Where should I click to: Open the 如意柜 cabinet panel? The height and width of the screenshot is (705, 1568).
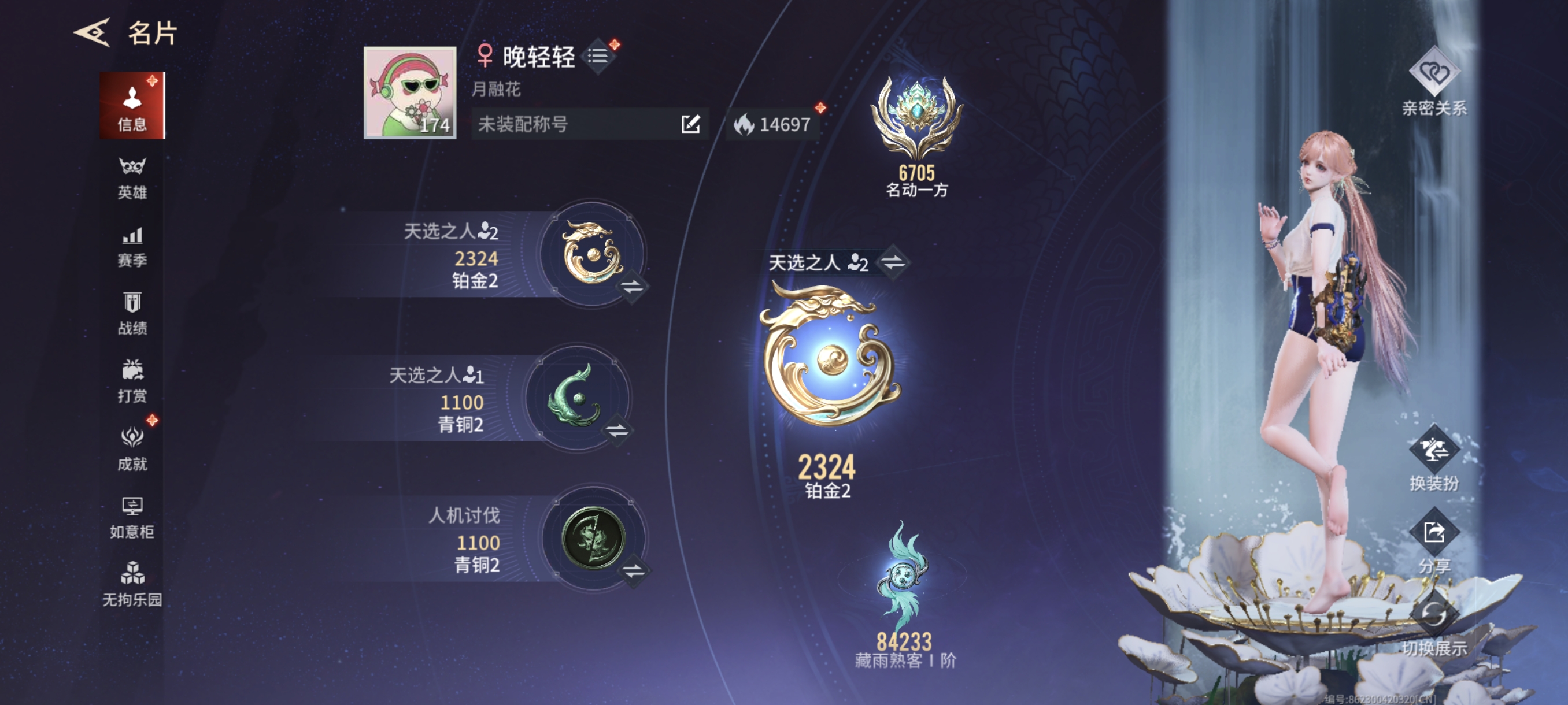pyautogui.click(x=133, y=517)
